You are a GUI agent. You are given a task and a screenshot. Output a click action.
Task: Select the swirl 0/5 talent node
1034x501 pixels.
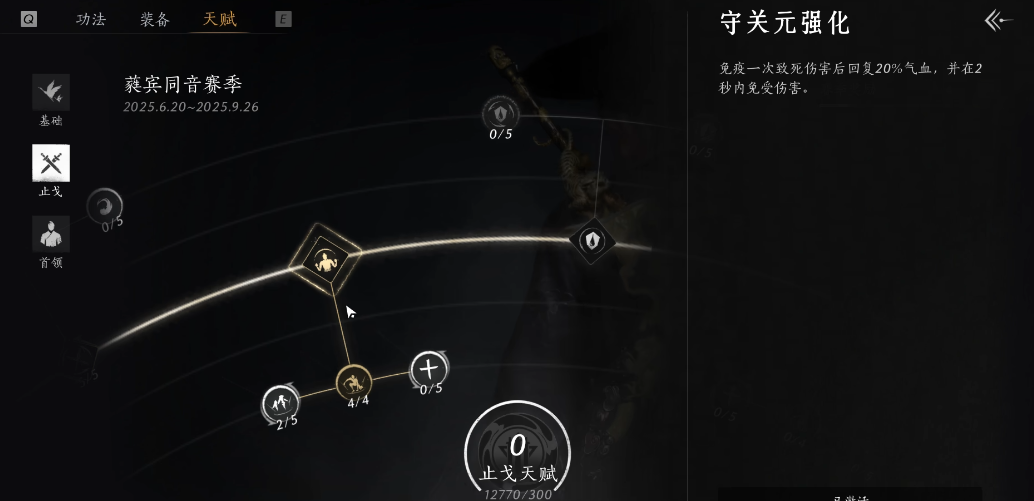click(105, 206)
